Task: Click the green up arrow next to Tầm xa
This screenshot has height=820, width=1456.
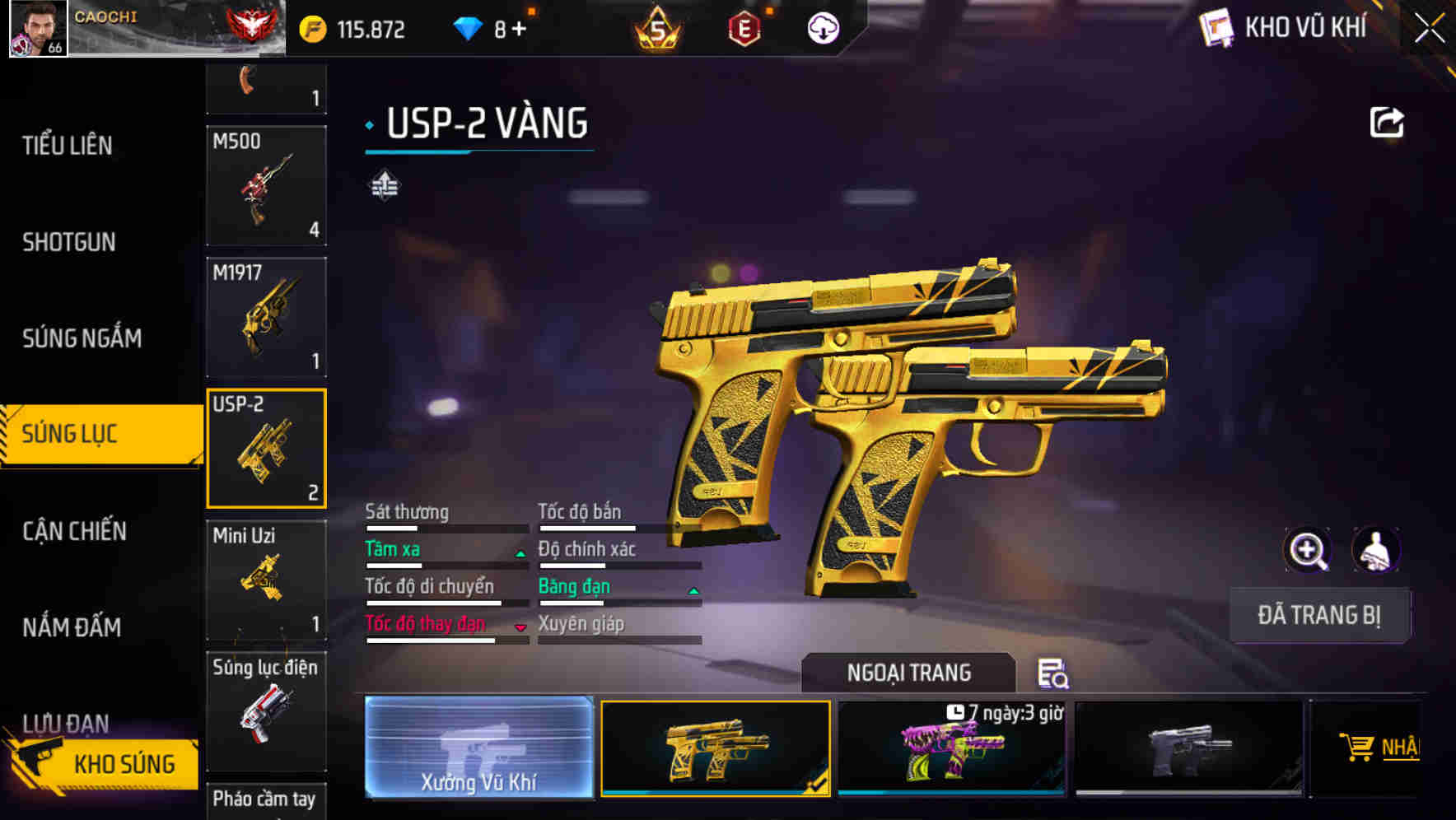Action: (521, 553)
